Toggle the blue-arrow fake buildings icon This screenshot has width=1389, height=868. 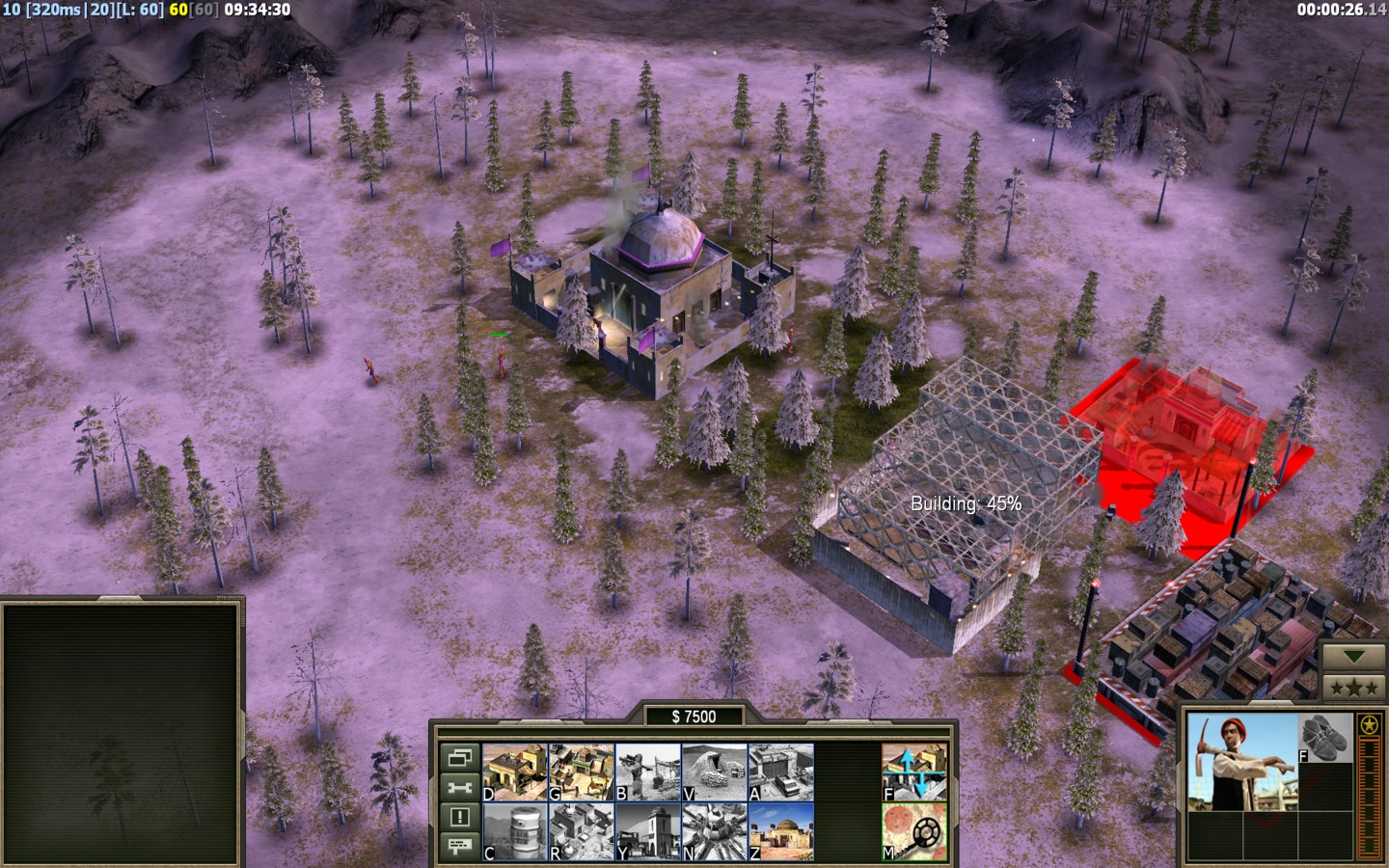(914, 773)
